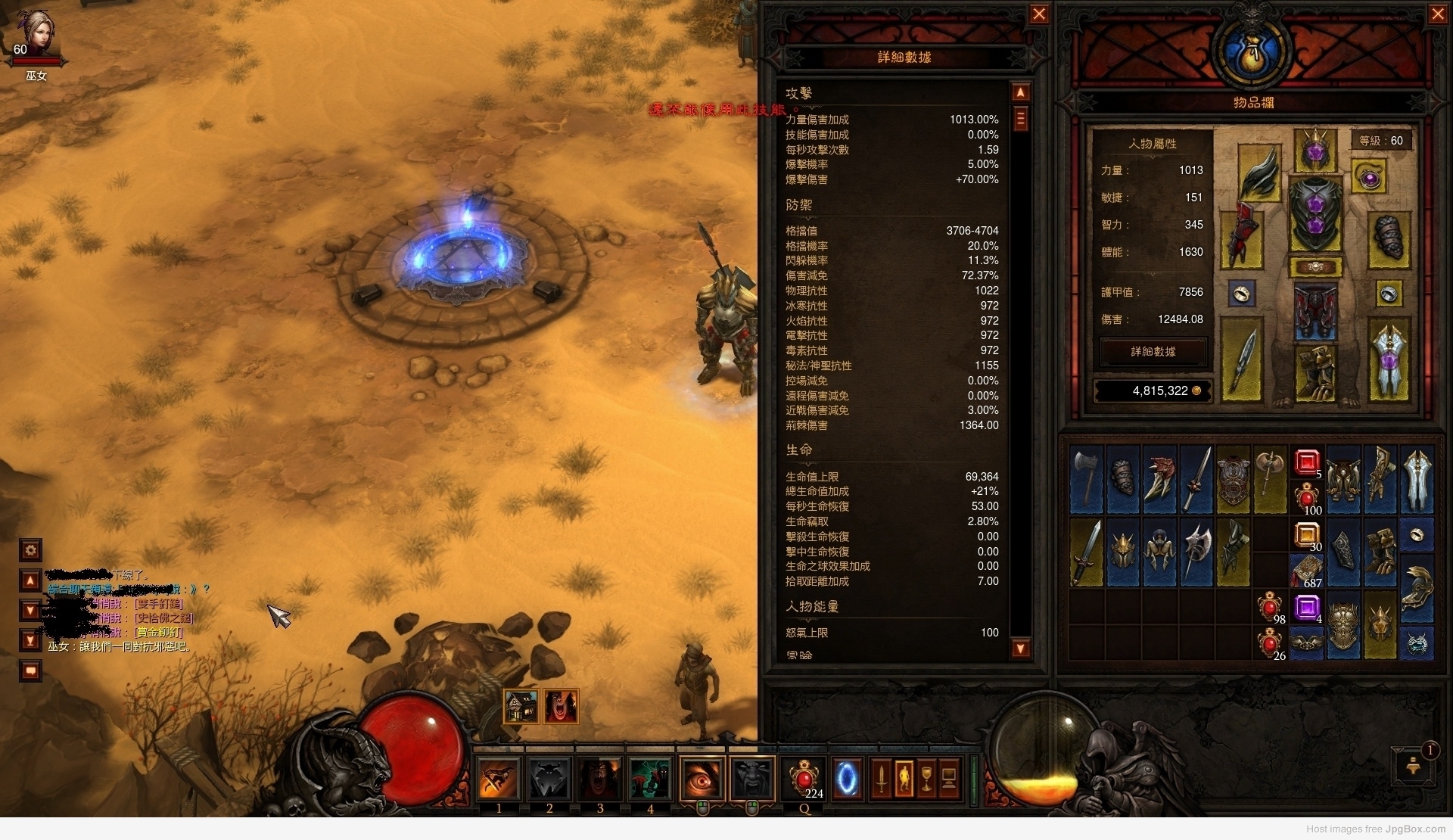Screen dimensions: 1453x840
Task: Select the equipped amulet slot
Action: pyautogui.click(x=1368, y=178)
